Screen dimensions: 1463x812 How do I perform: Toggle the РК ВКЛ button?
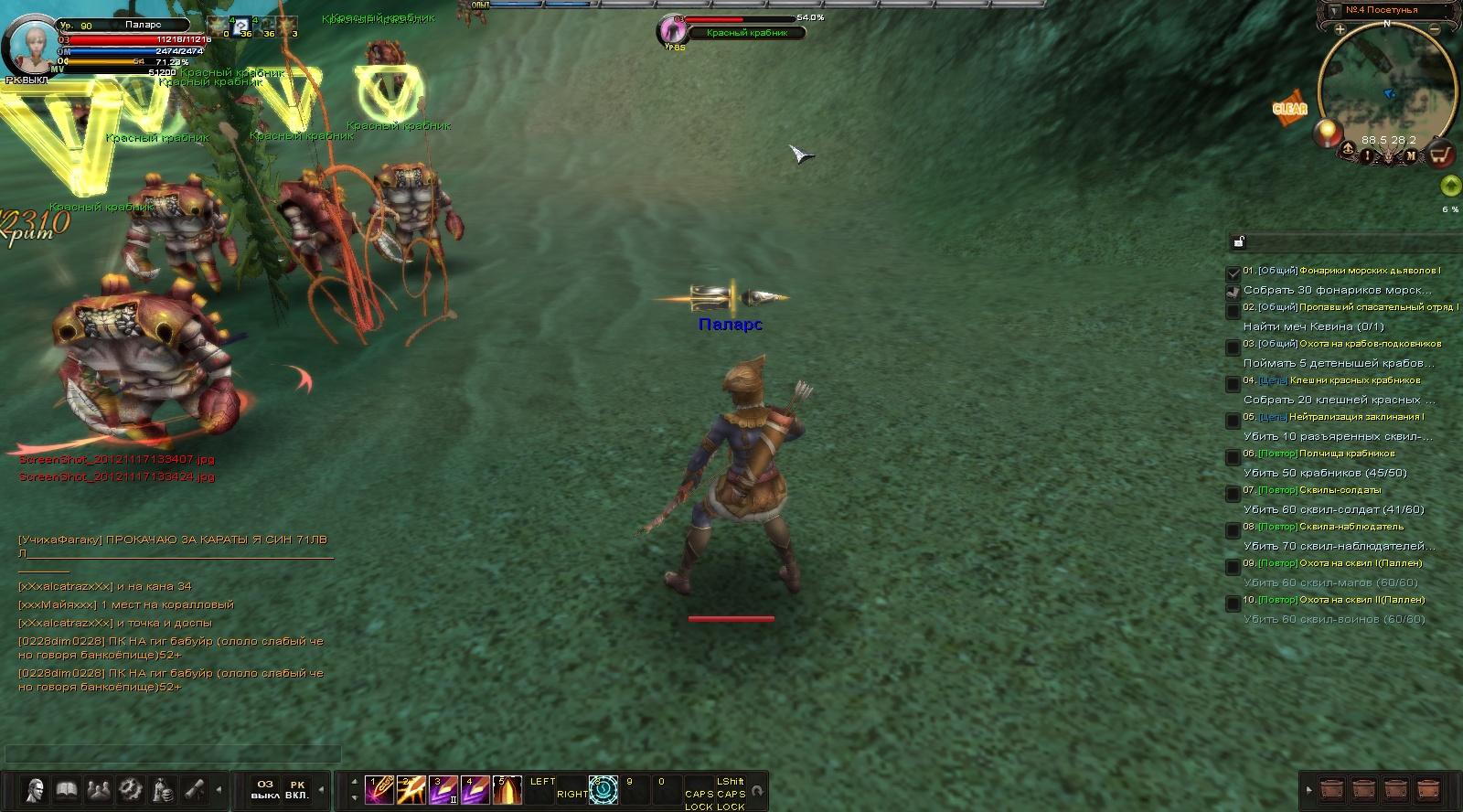point(297,789)
